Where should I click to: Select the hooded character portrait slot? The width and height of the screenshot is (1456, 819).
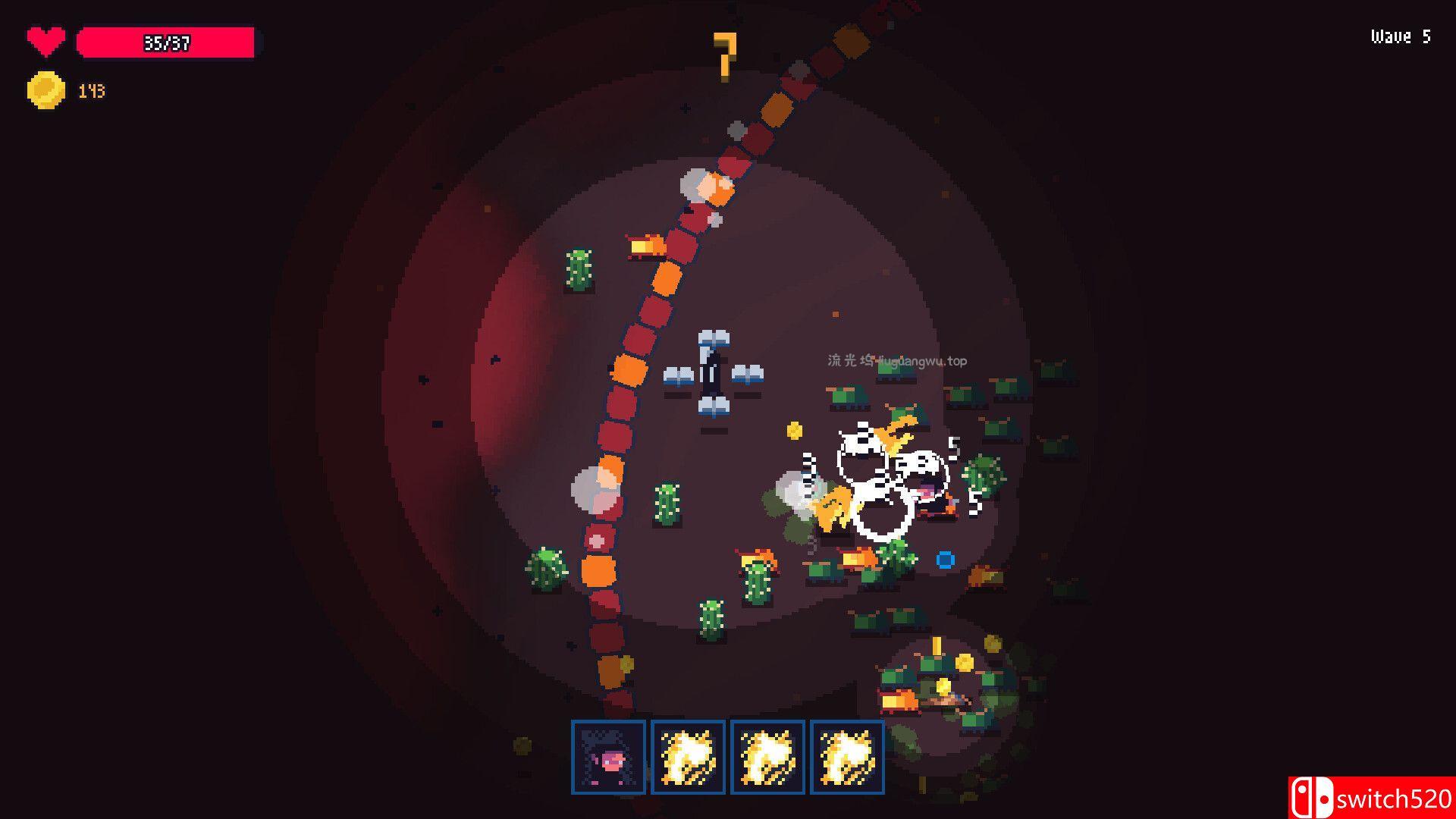point(608,757)
